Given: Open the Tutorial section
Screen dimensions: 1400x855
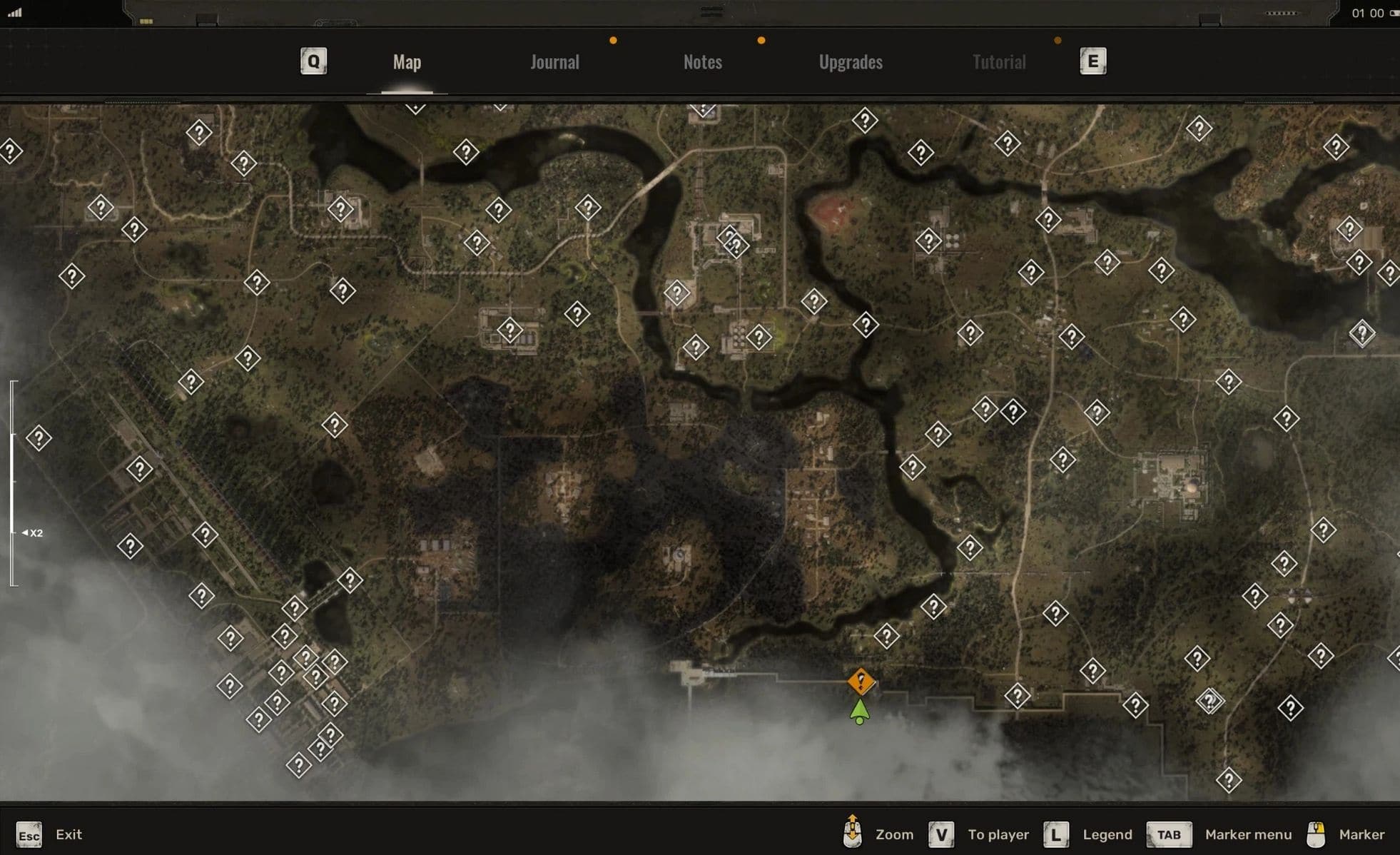Looking at the screenshot, I should coord(998,62).
